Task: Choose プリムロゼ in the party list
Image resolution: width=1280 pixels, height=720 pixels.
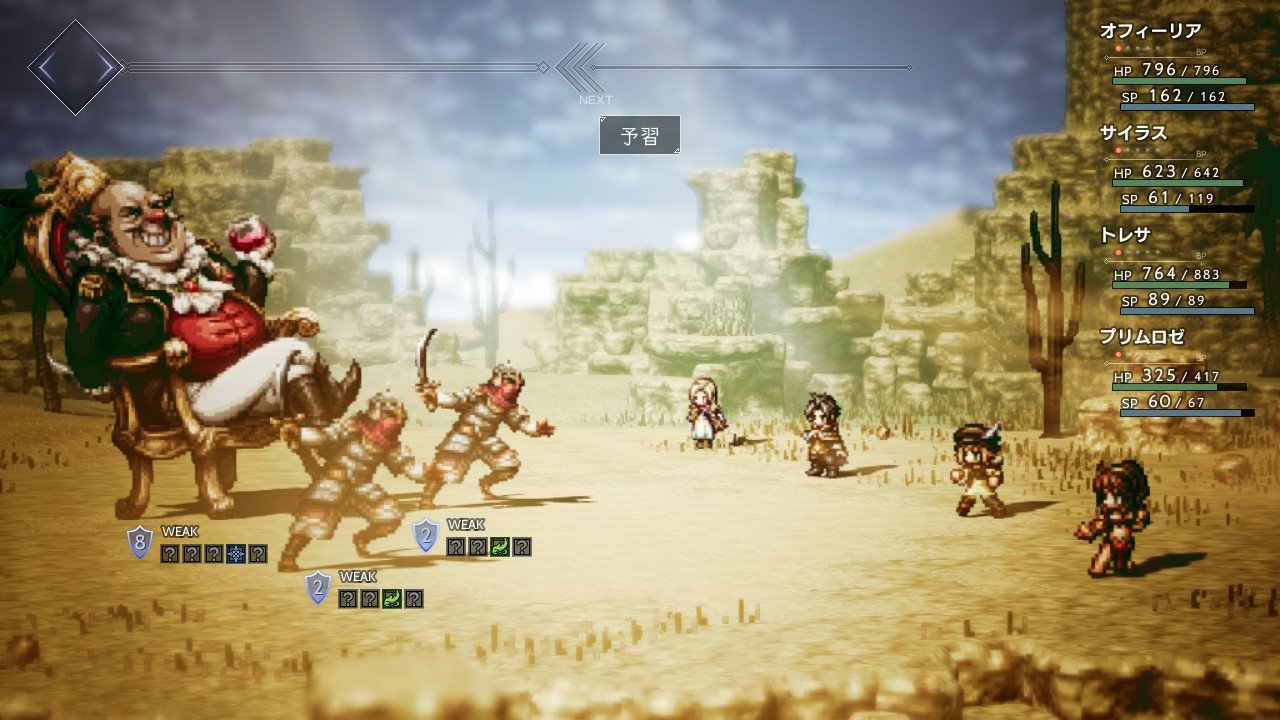Action: pos(1141,337)
